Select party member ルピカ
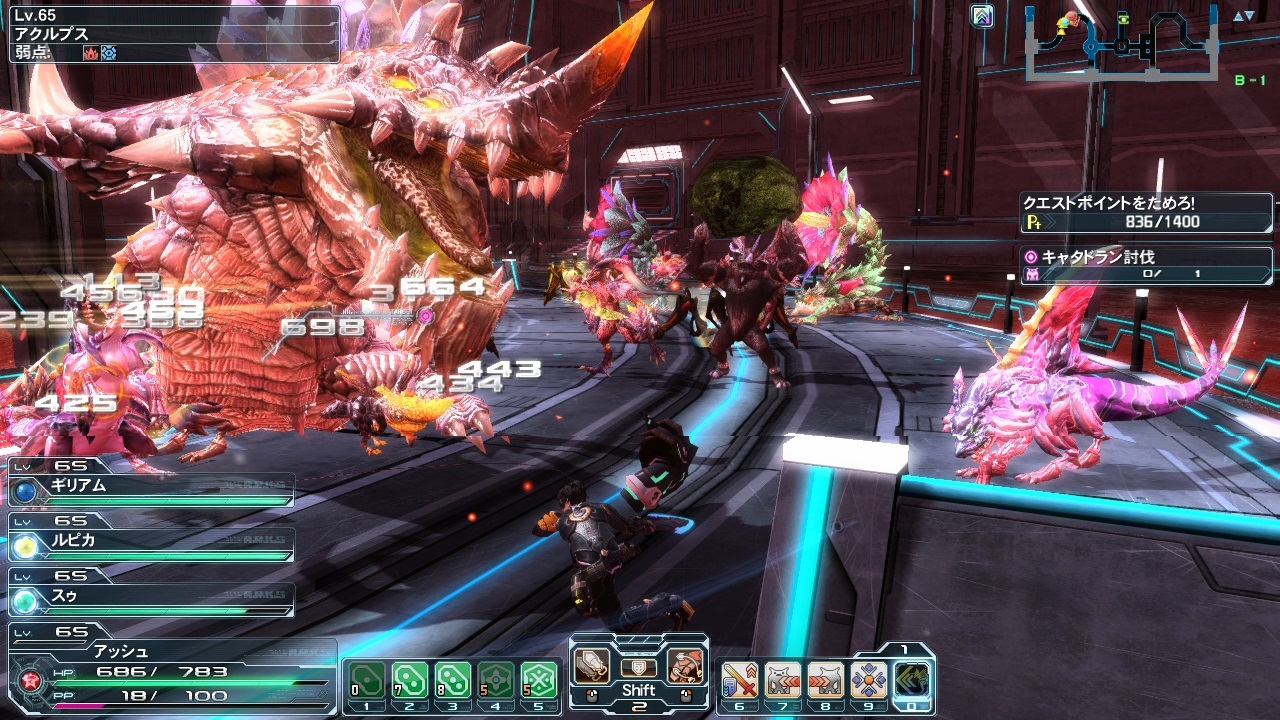 click(x=152, y=544)
